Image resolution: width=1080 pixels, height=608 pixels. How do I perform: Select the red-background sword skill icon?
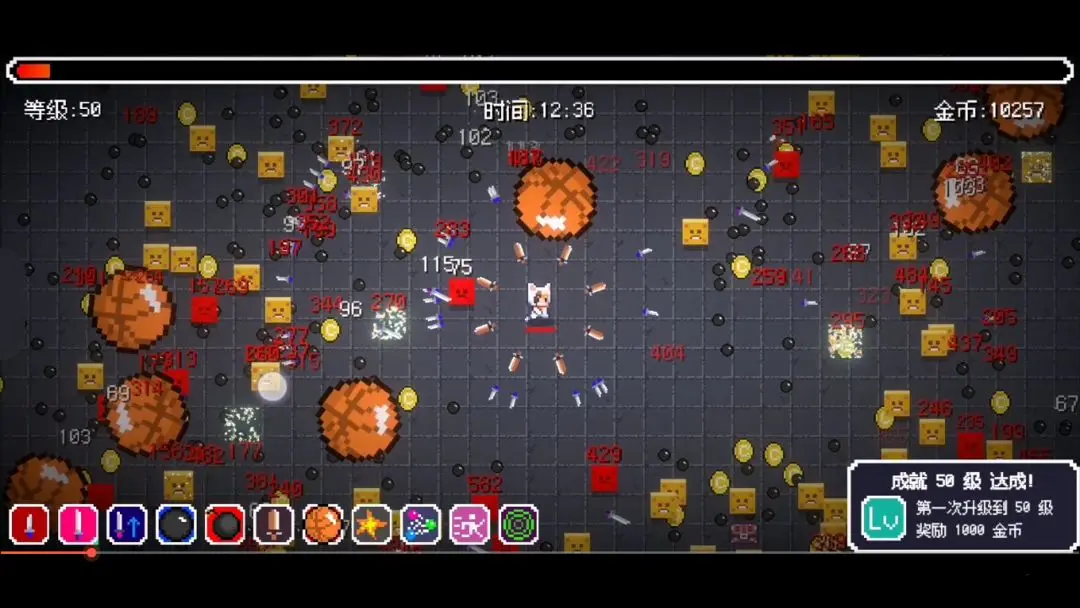coord(29,525)
